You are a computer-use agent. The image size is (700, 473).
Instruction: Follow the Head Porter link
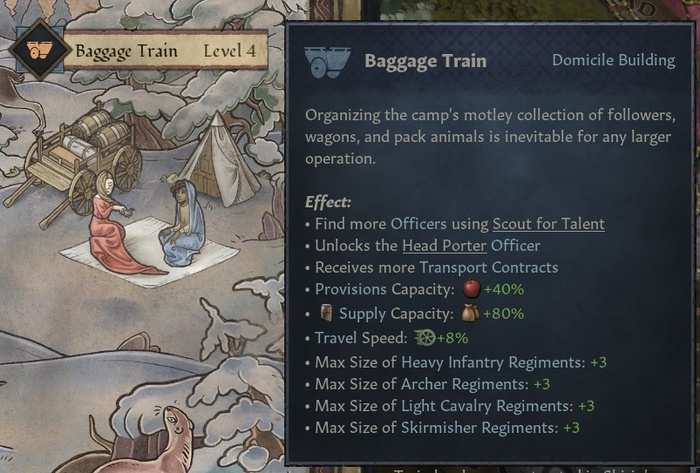[444, 246]
